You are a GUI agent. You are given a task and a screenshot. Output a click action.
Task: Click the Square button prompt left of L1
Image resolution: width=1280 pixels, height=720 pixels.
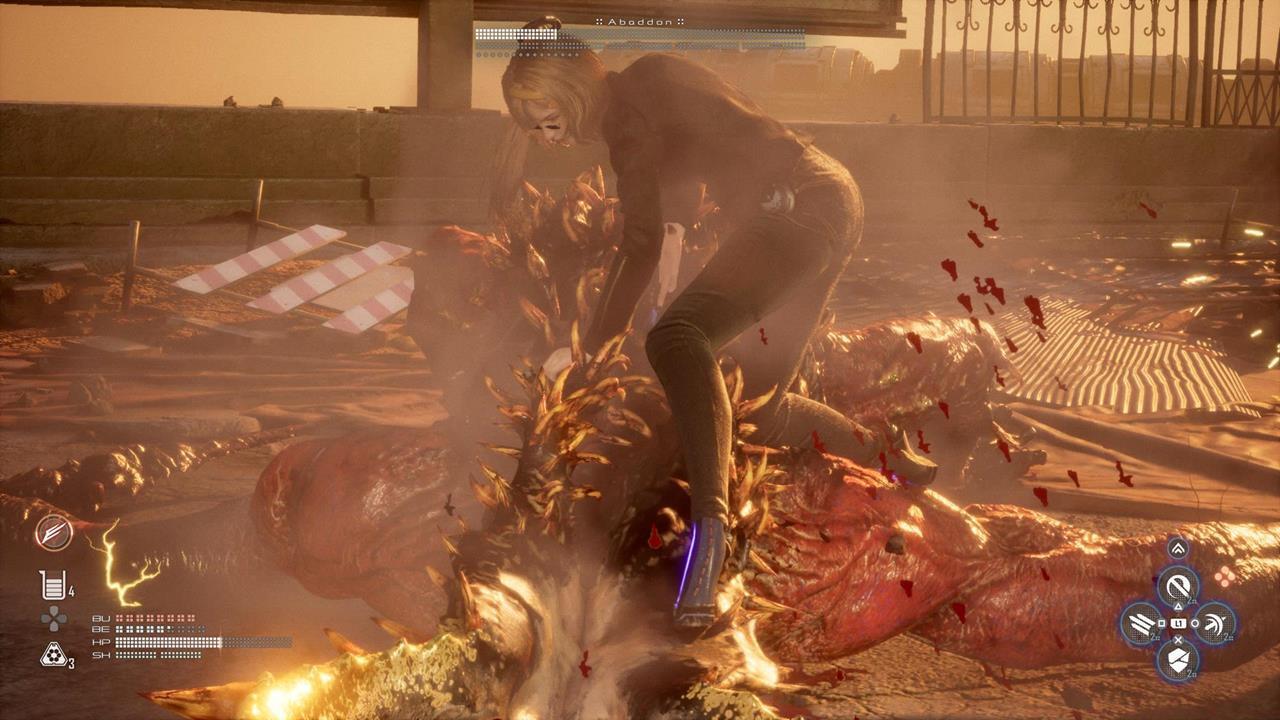point(1161,622)
